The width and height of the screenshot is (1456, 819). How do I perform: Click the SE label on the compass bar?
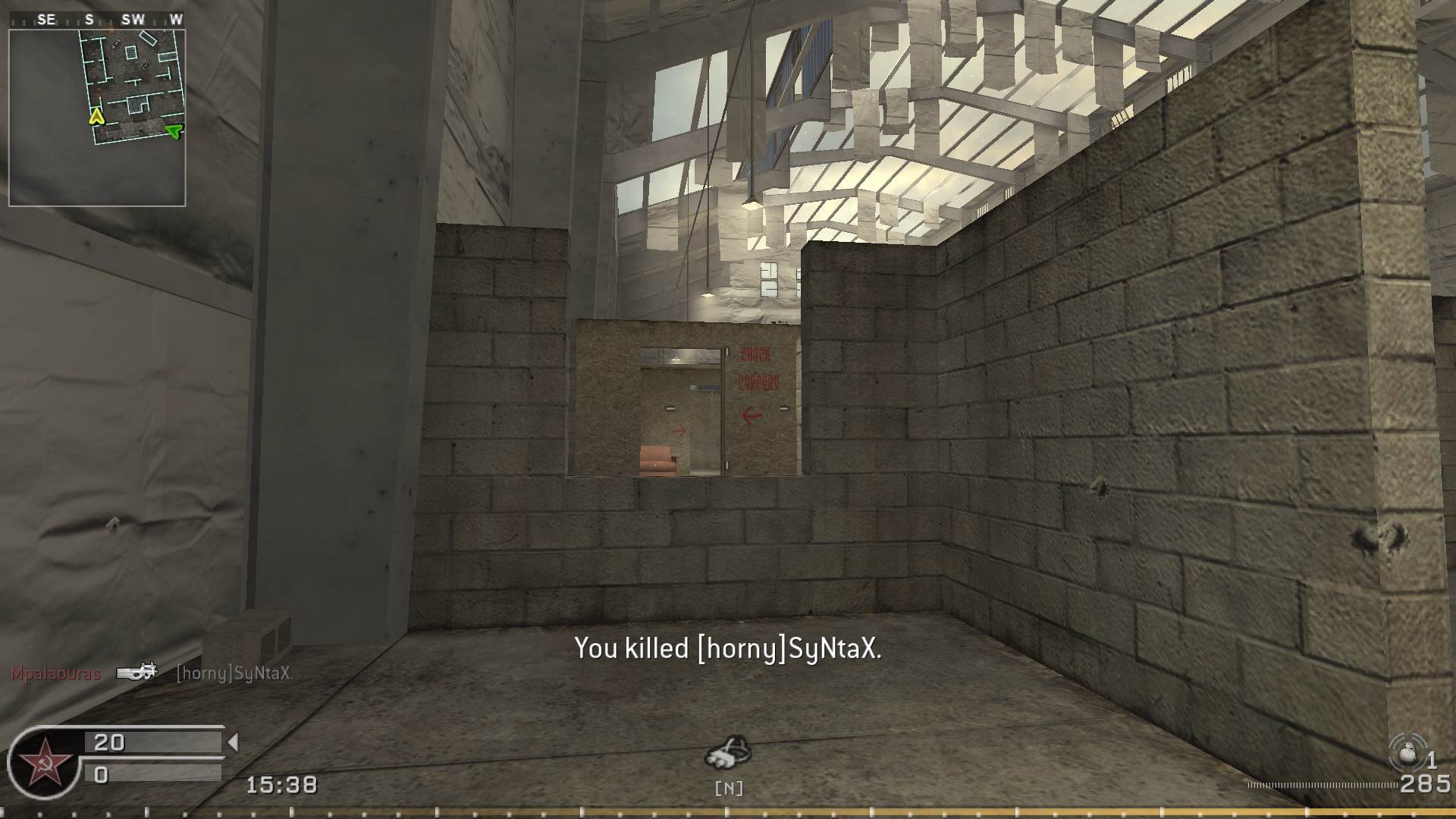coord(45,20)
